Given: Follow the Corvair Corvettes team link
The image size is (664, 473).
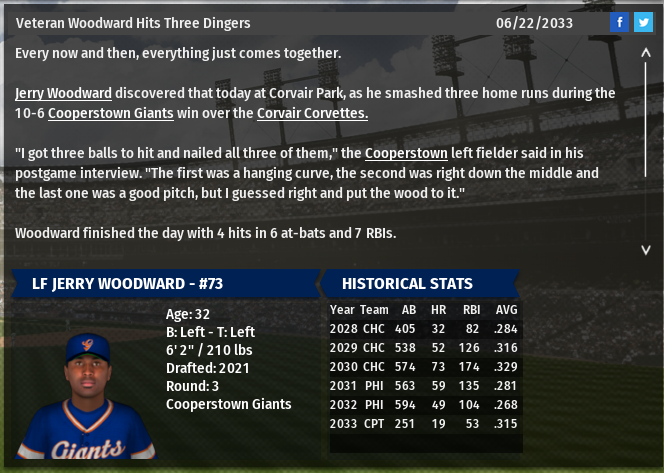Looking at the screenshot, I should [312, 113].
